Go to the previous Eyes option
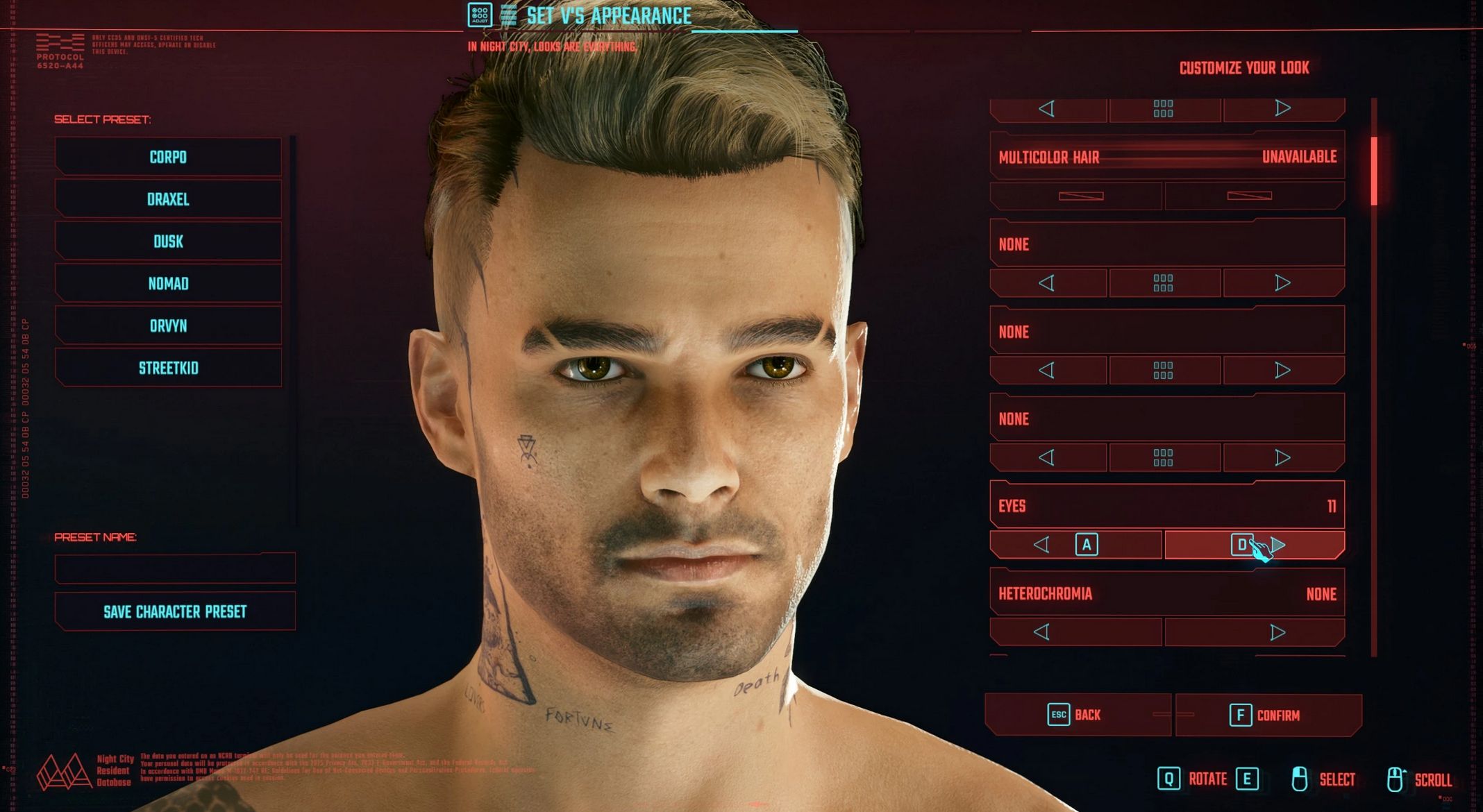The height and width of the screenshot is (812, 1483). (1075, 545)
